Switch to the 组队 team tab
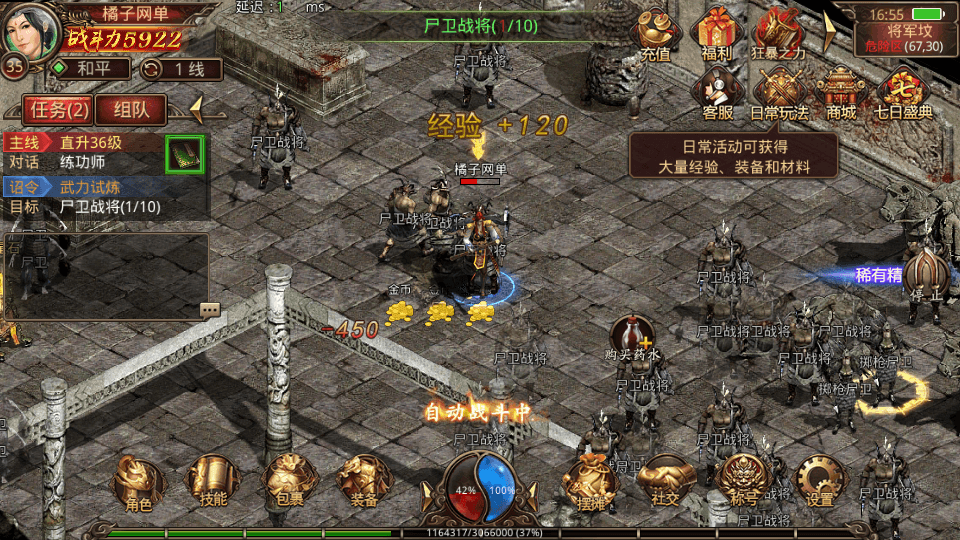 coord(132,109)
